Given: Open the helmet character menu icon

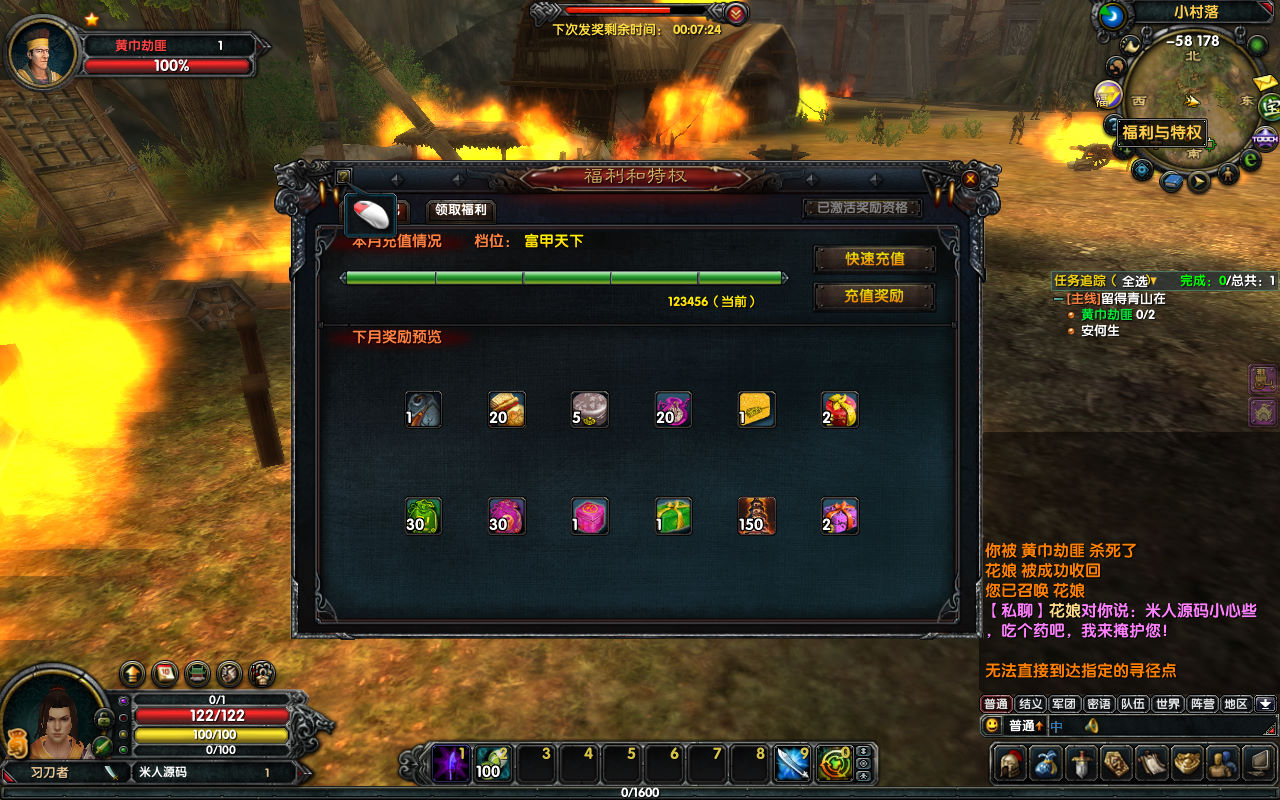Looking at the screenshot, I should click(x=1010, y=764).
